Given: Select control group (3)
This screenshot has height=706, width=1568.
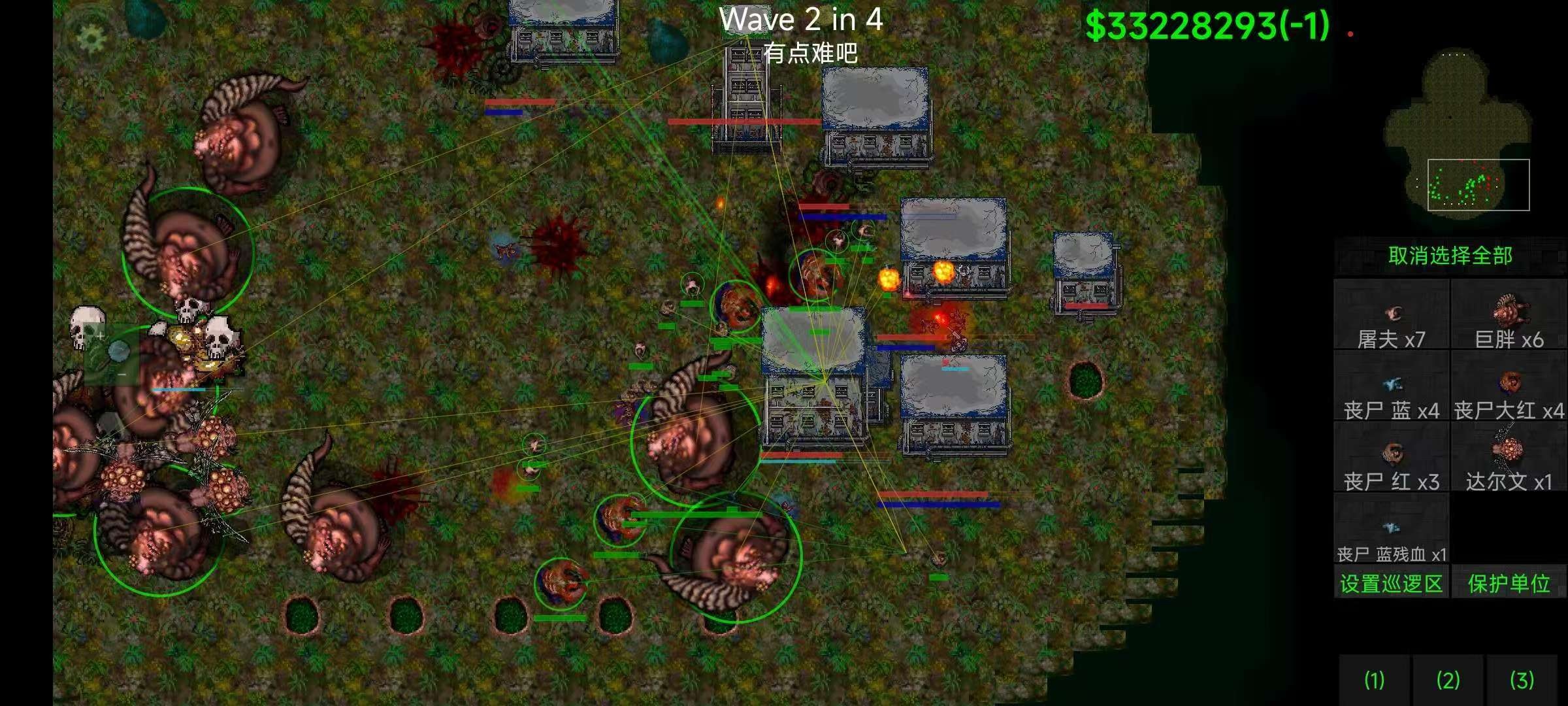Looking at the screenshot, I should pos(1522,680).
